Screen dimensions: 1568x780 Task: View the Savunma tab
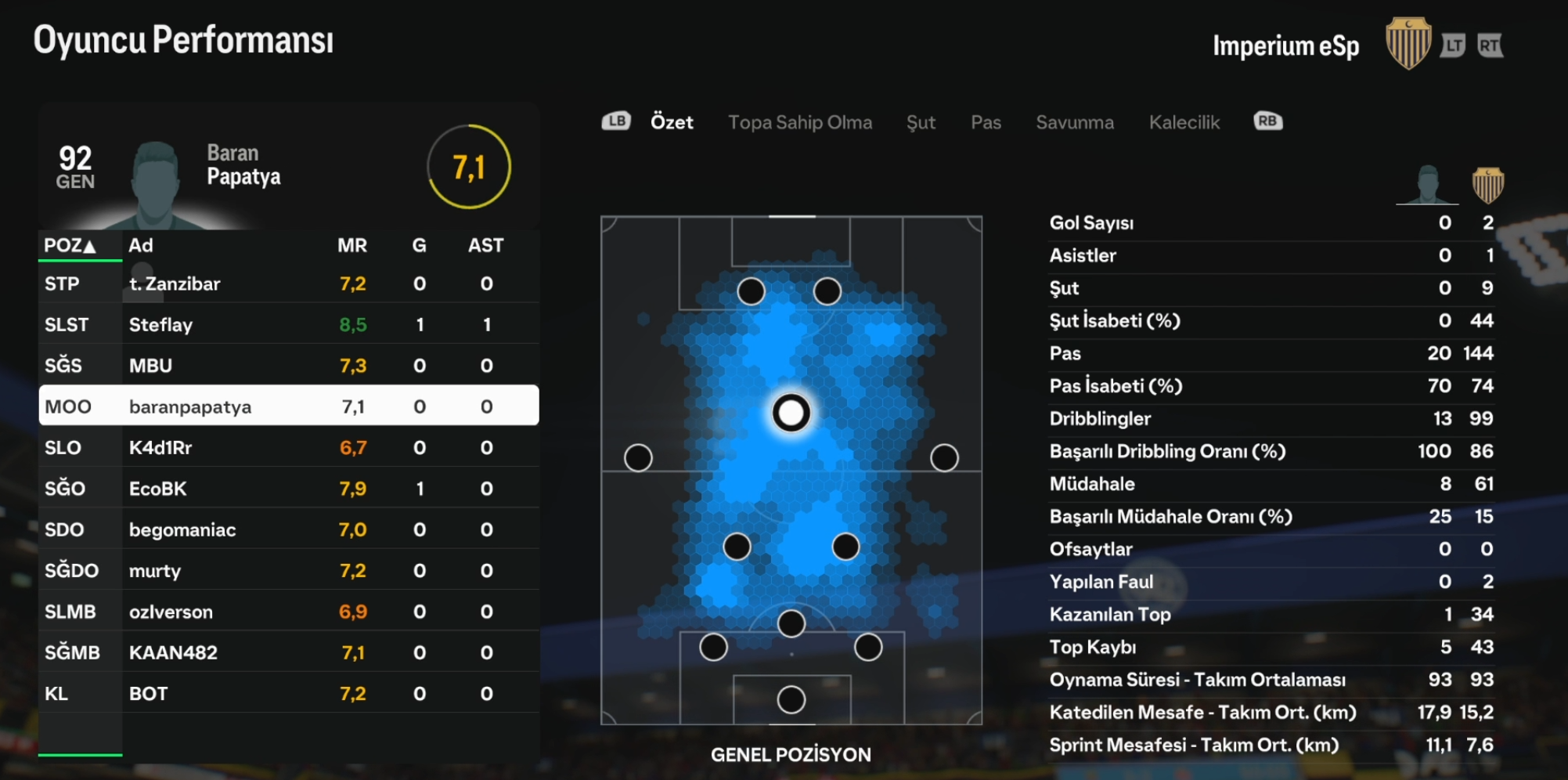tap(1074, 122)
